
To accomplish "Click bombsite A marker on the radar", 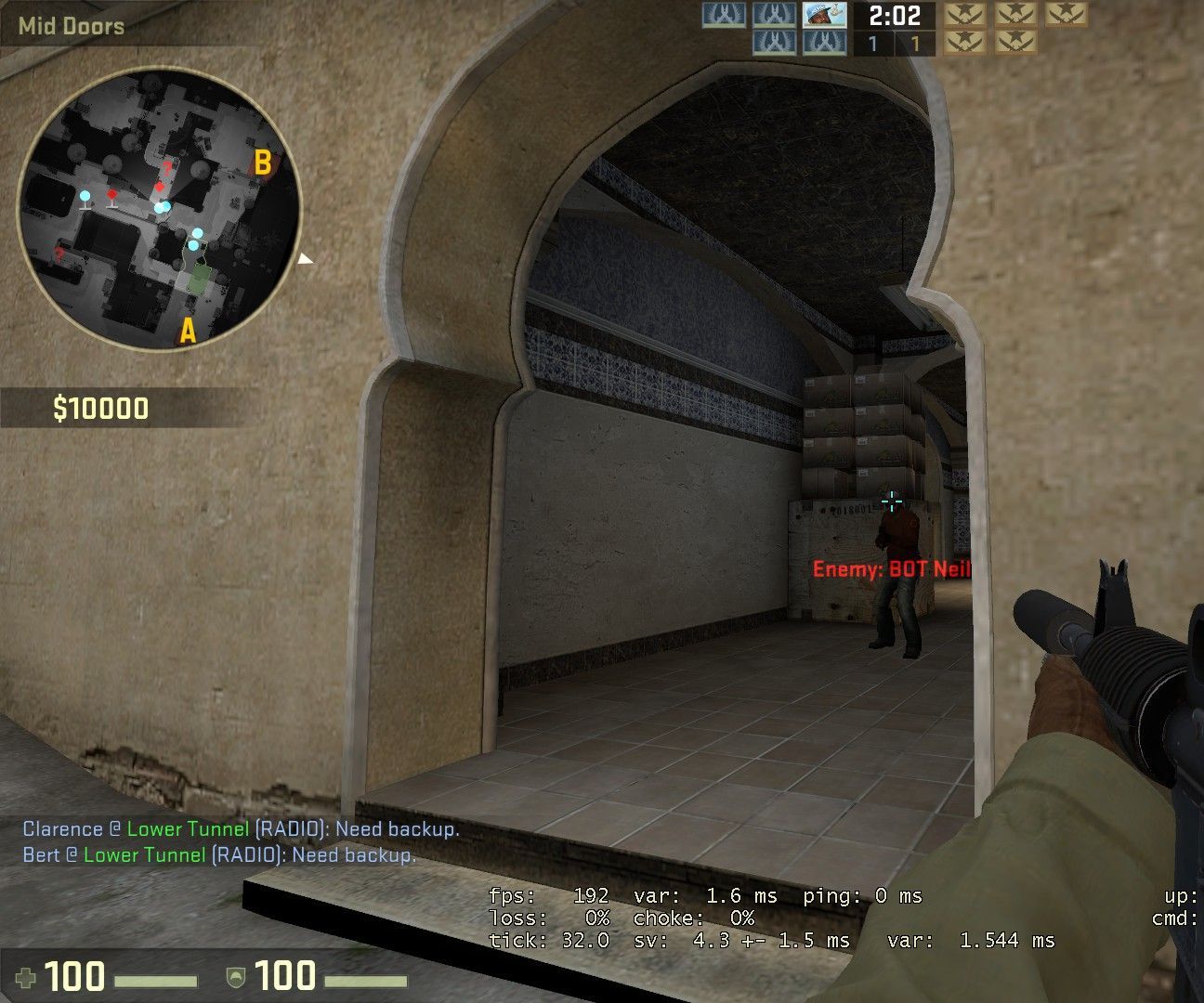I will [x=188, y=330].
